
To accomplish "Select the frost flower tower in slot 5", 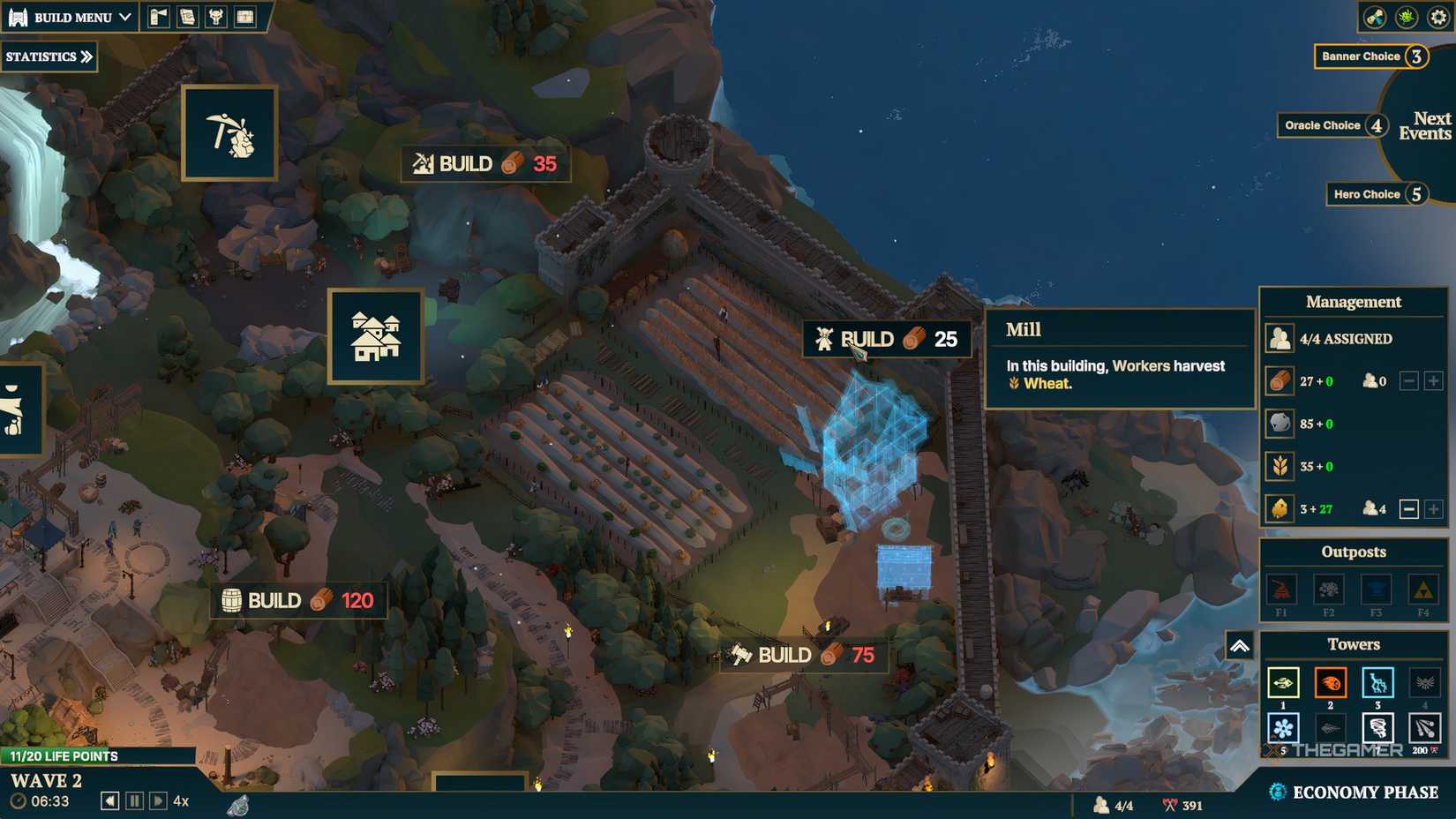I will coord(1283,729).
